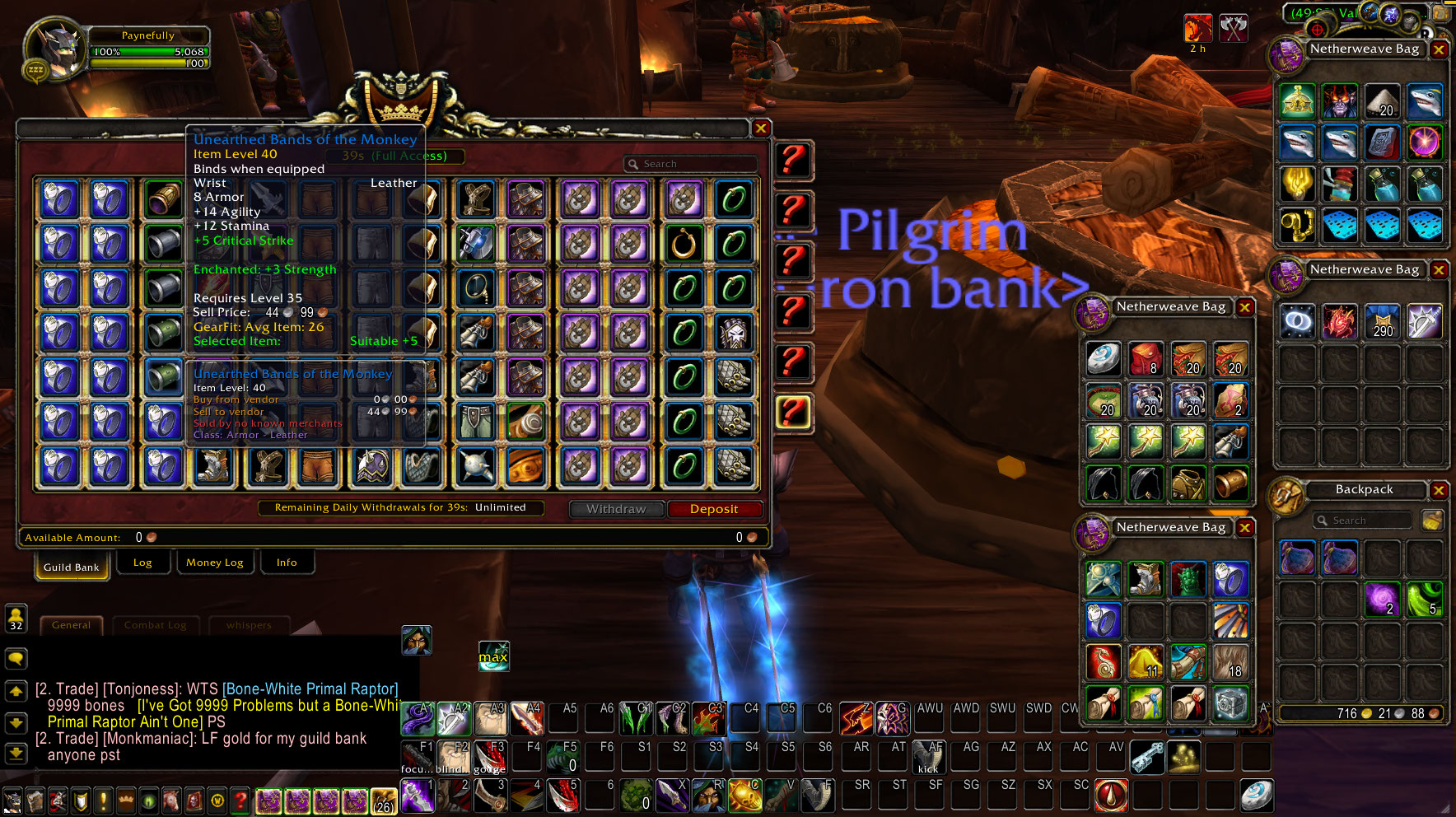This screenshot has height=817, width=1456.
Task: Select the stack of 290 in Netherweave Bag
Action: (x=1382, y=321)
